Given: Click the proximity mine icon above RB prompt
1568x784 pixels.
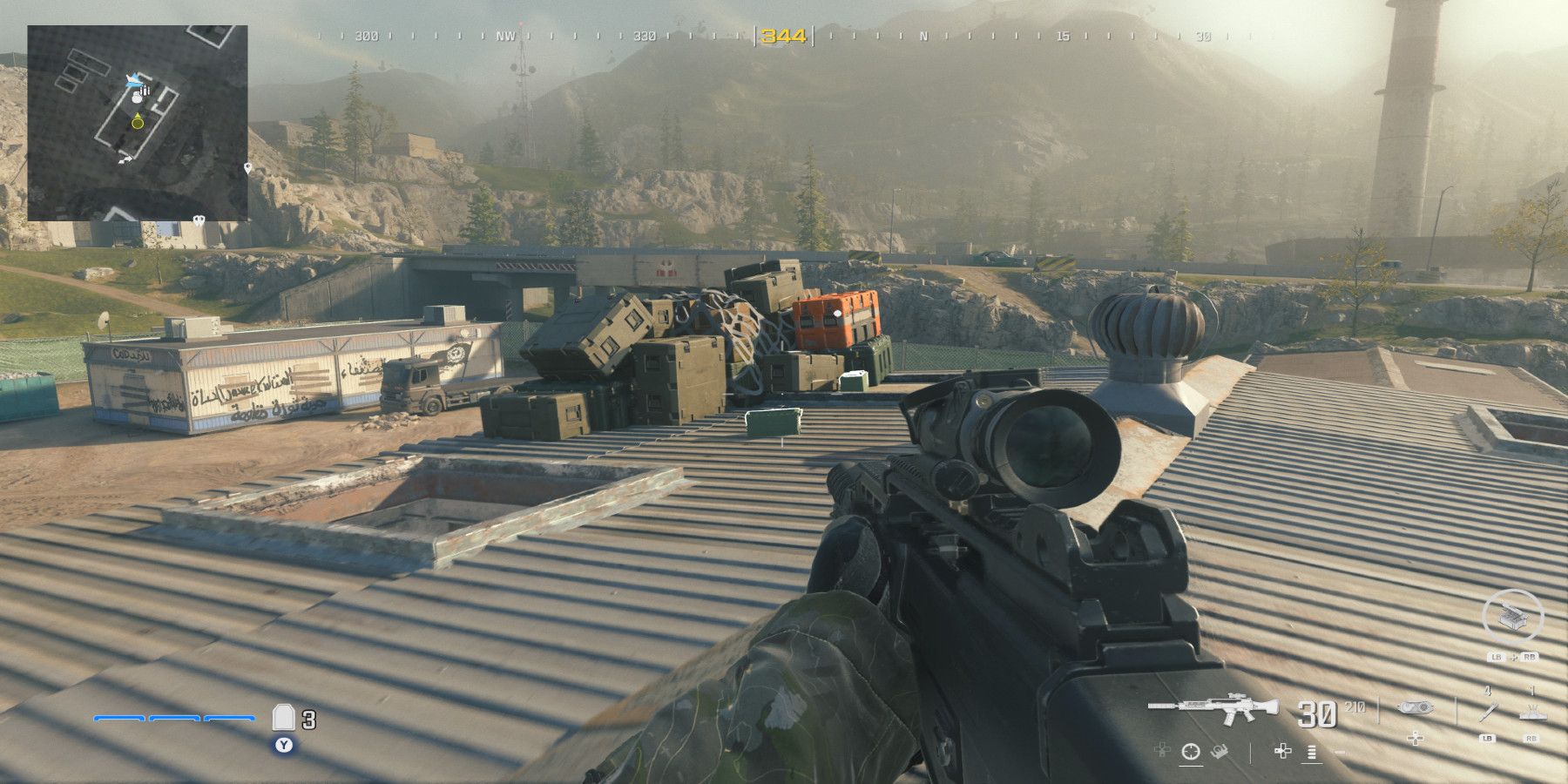Looking at the screenshot, I should (1533, 713).
